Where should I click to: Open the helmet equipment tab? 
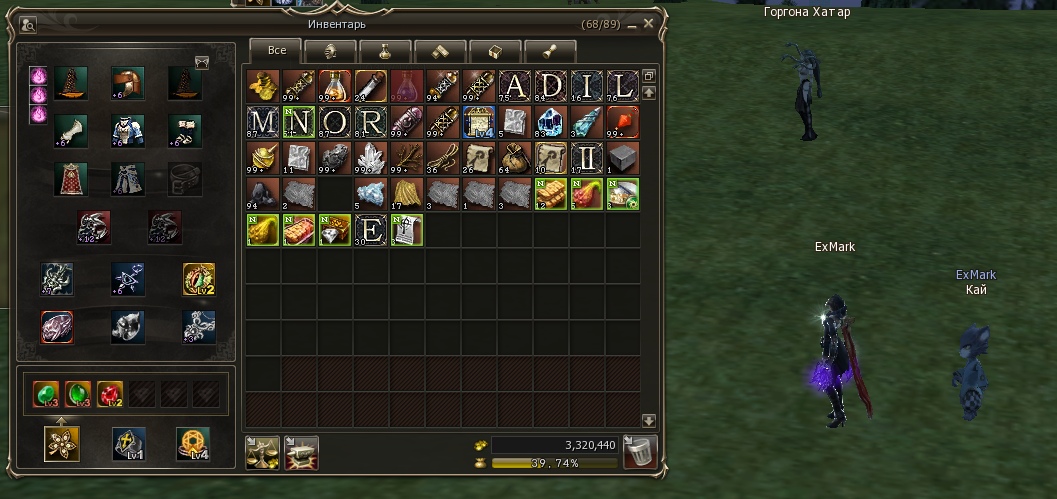(x=331, y=51)
